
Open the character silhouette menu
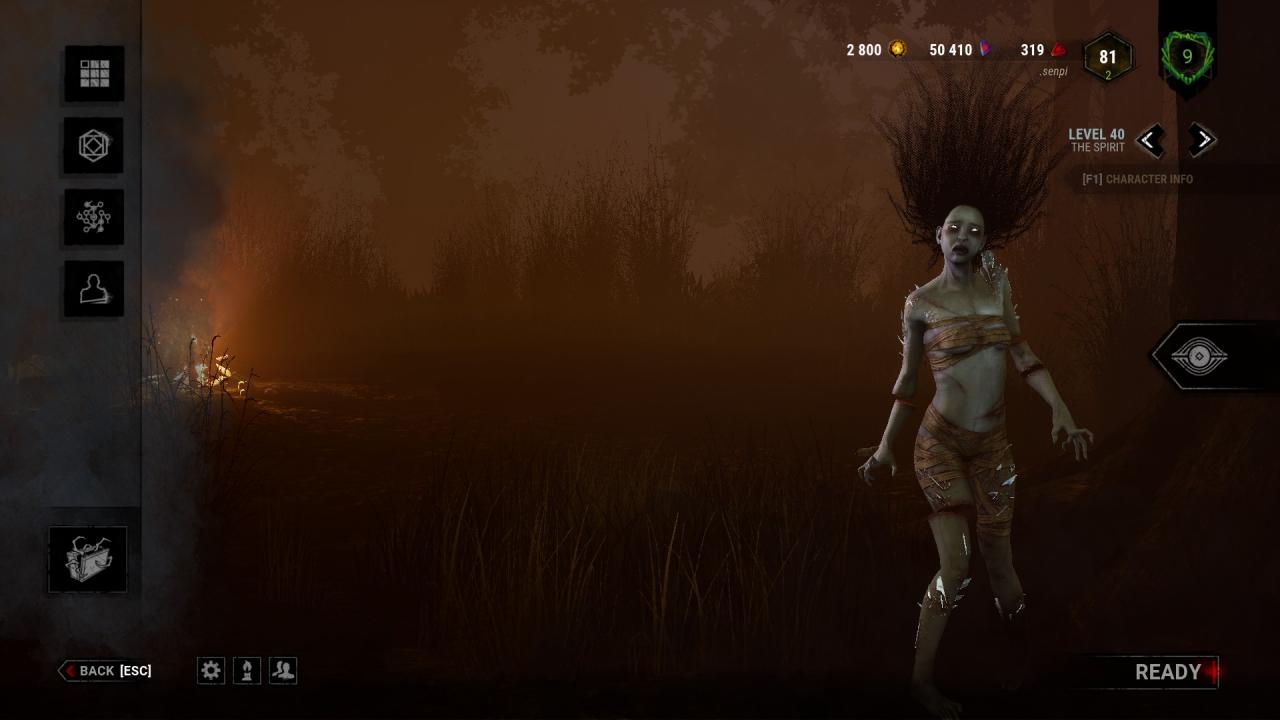click(95, 289)
